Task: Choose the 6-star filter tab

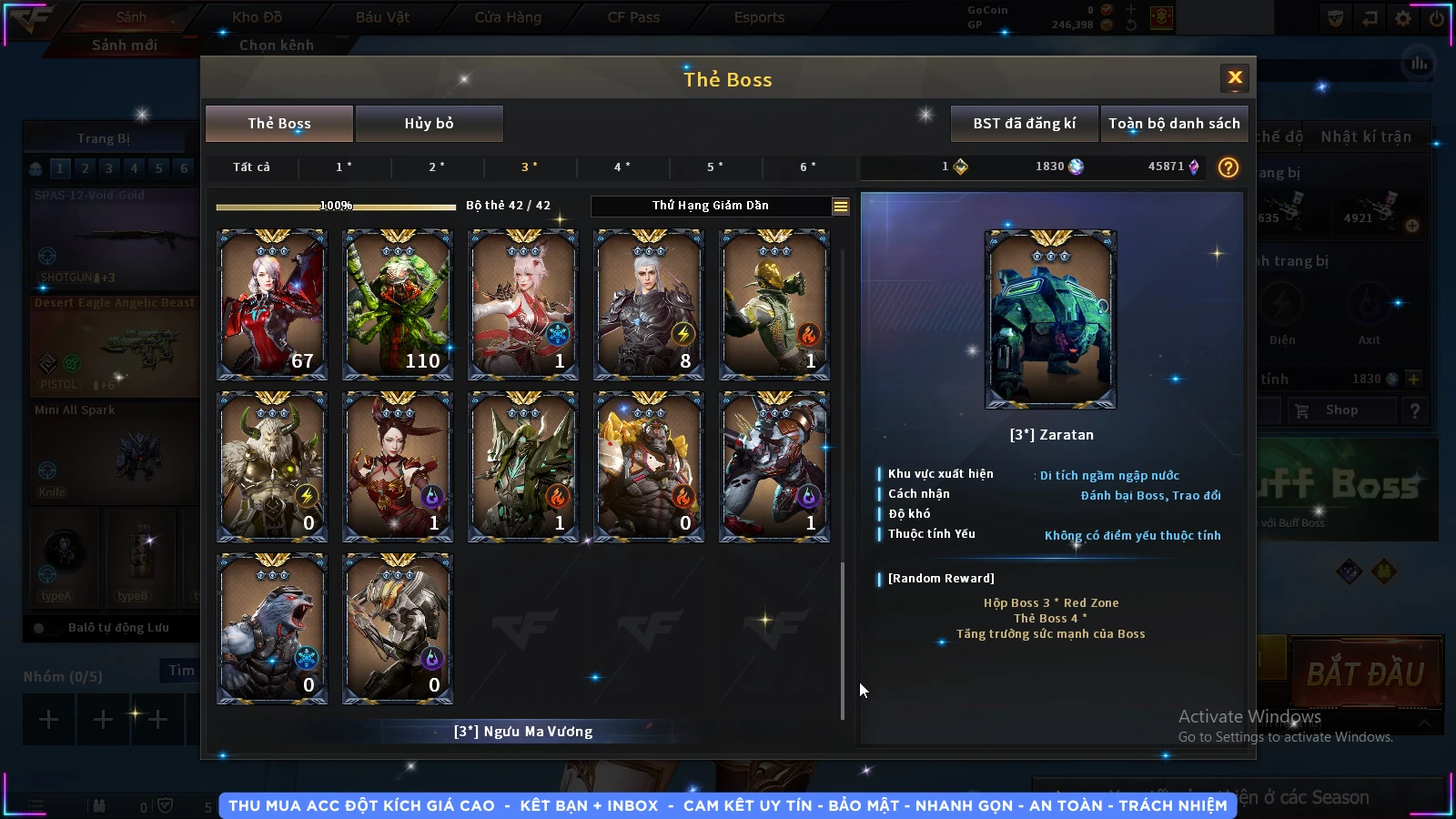Action: 808,167
